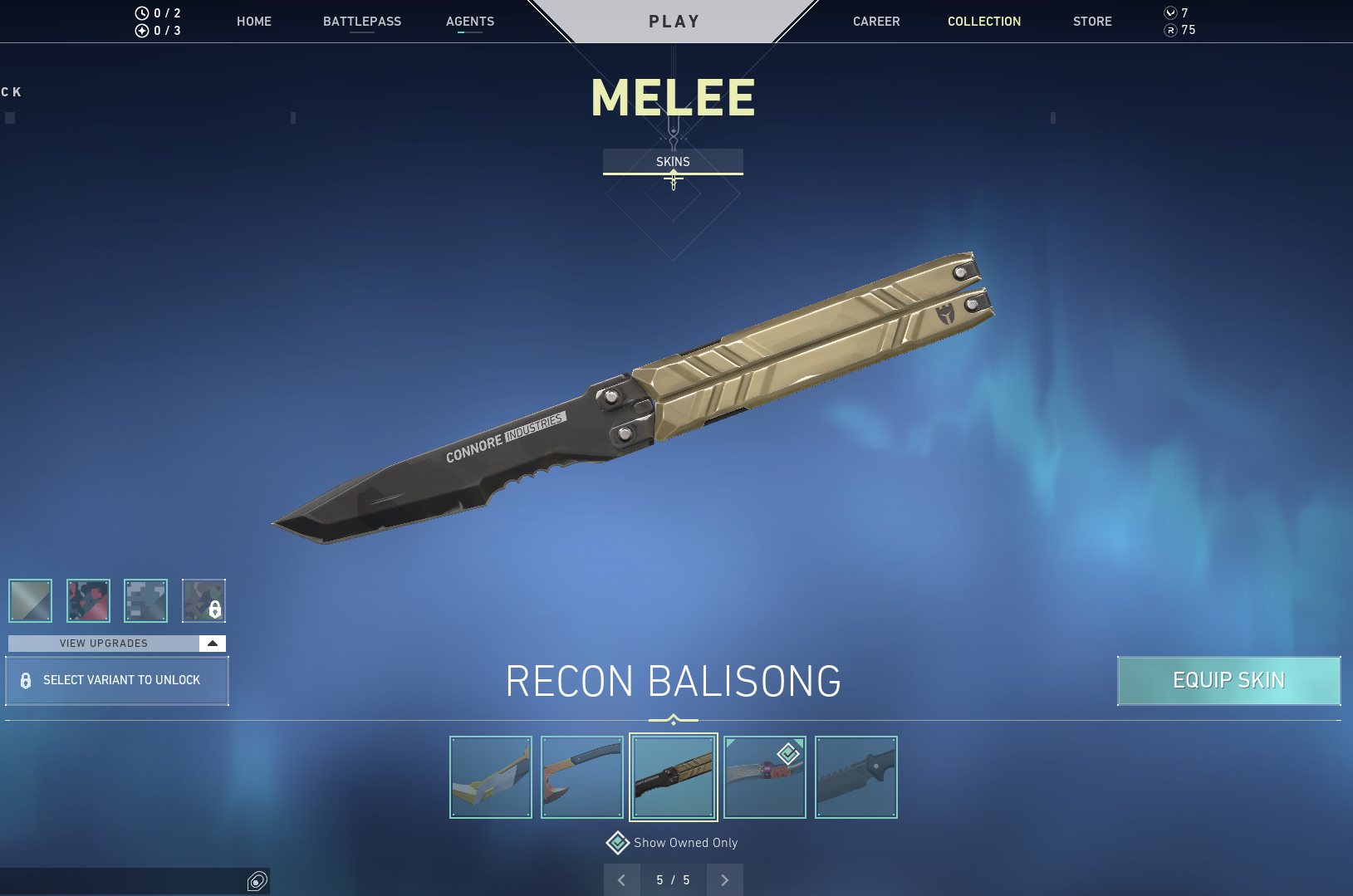Select the fifth serrated blade skin thumbnail
The width and height of the screenshot is (1353, 896).
pyautogui.click(x=855, y=776)
